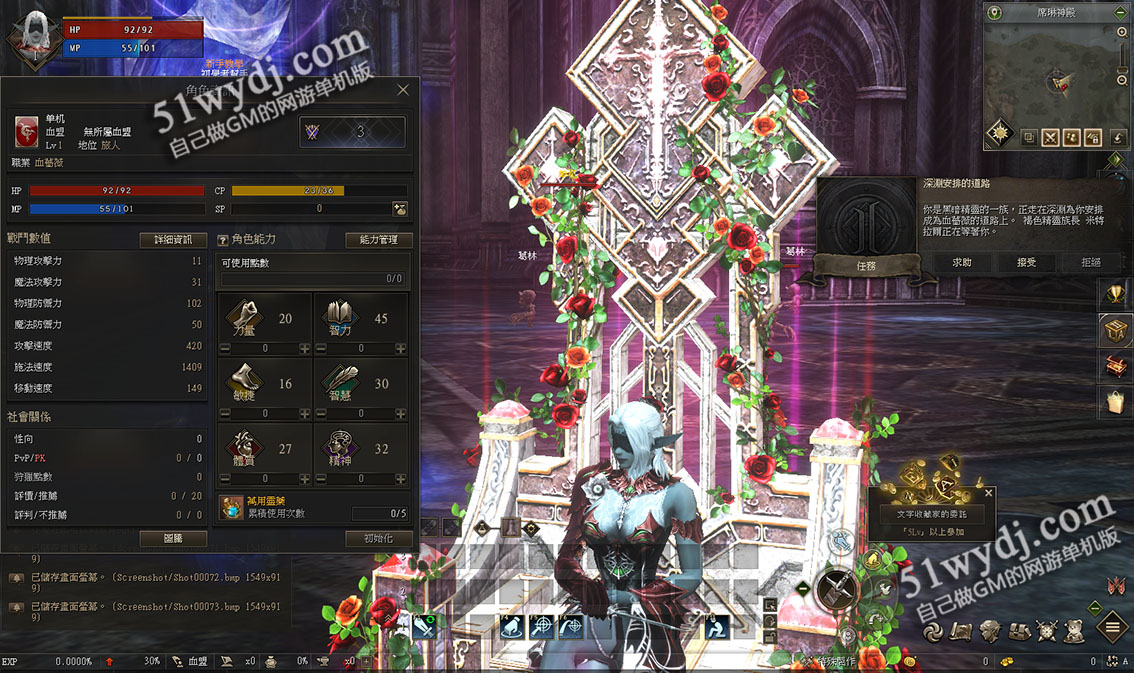Click the SP add button
Image resolution: width=1134 pixels, height=673 pixels.
(x=400, y=209)
